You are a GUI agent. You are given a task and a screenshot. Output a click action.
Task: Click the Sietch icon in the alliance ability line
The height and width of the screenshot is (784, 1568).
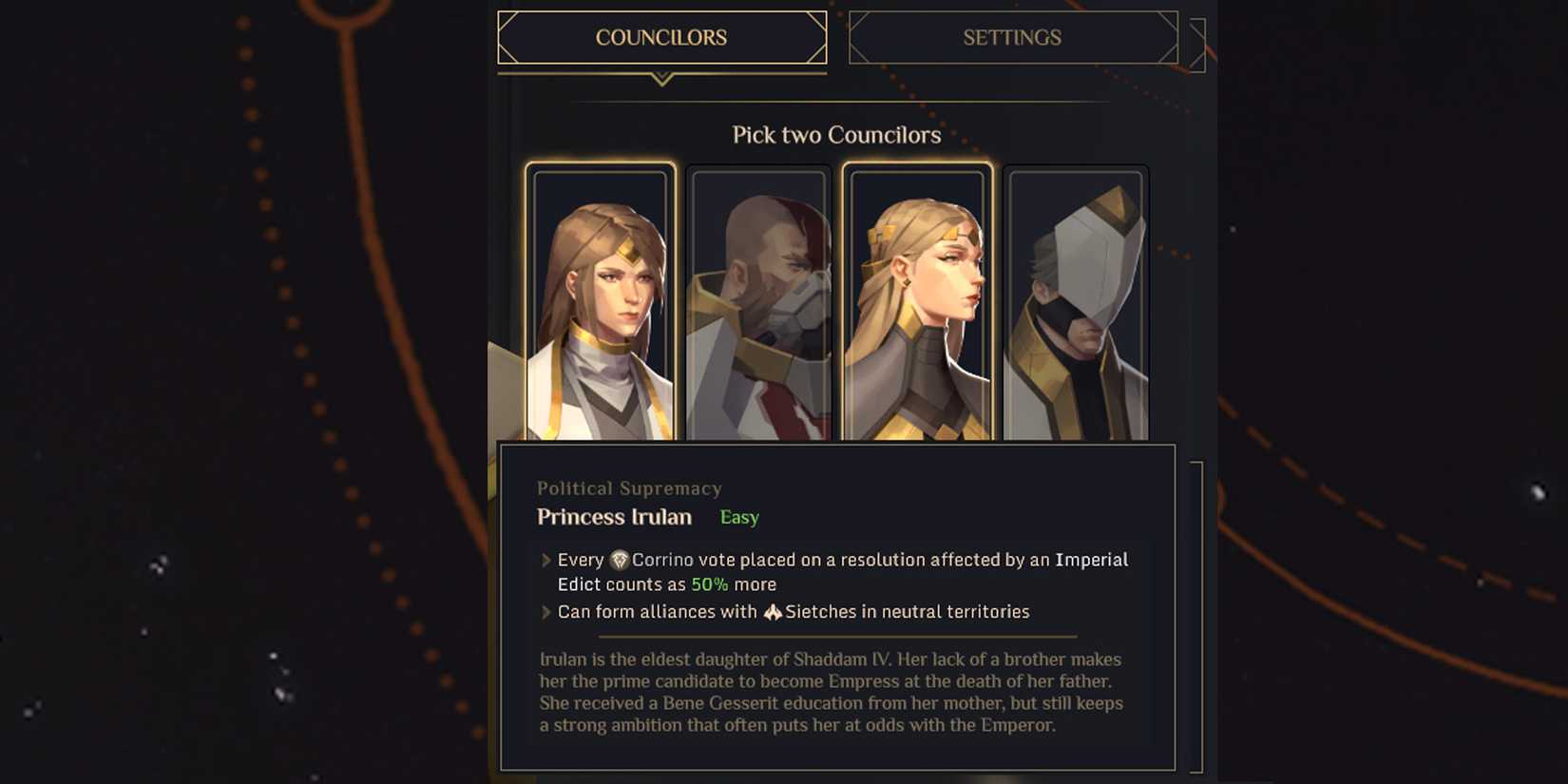[774, 612]
